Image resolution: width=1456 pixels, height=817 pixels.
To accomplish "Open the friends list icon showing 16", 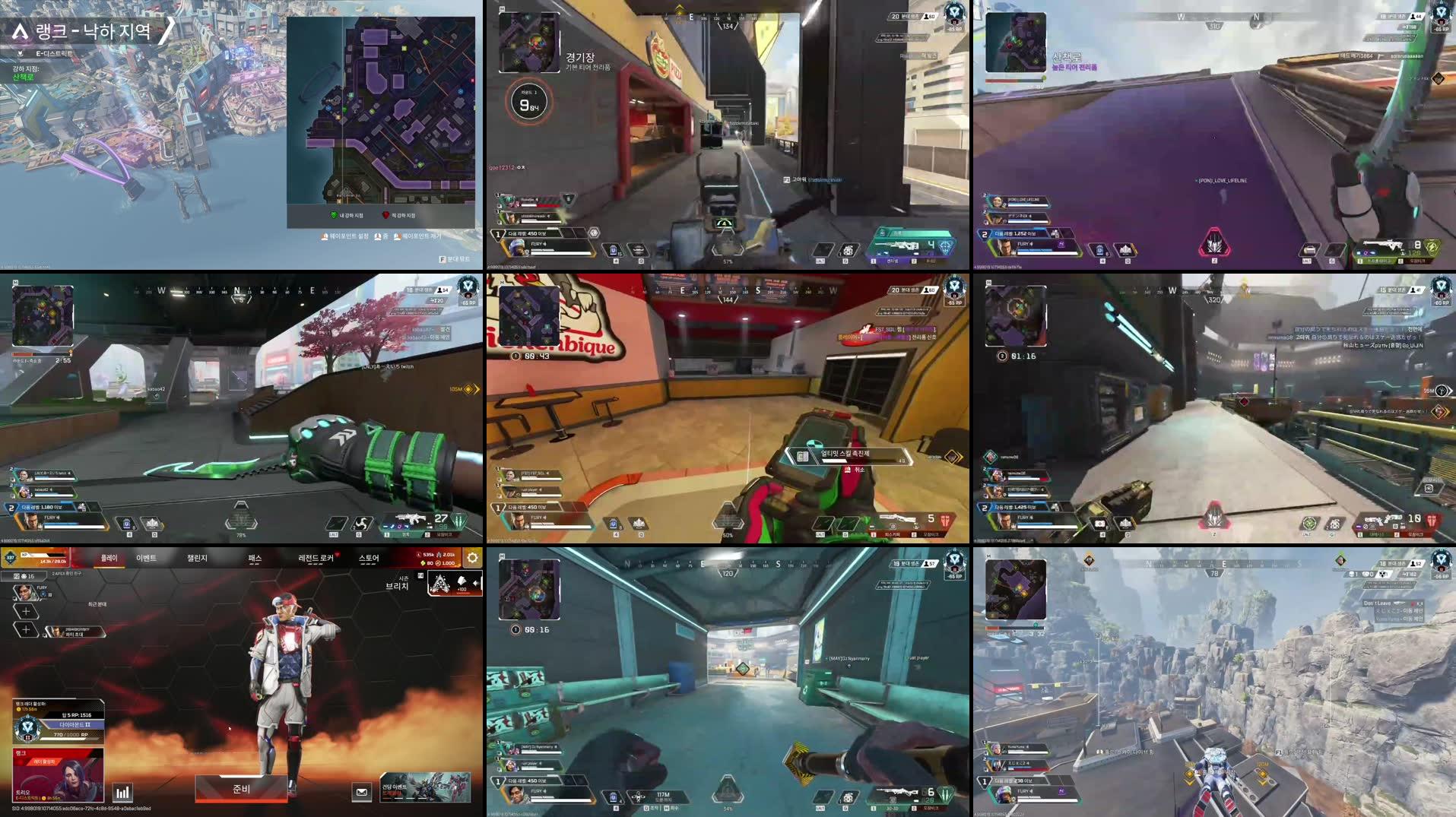I will pos(25,576).
